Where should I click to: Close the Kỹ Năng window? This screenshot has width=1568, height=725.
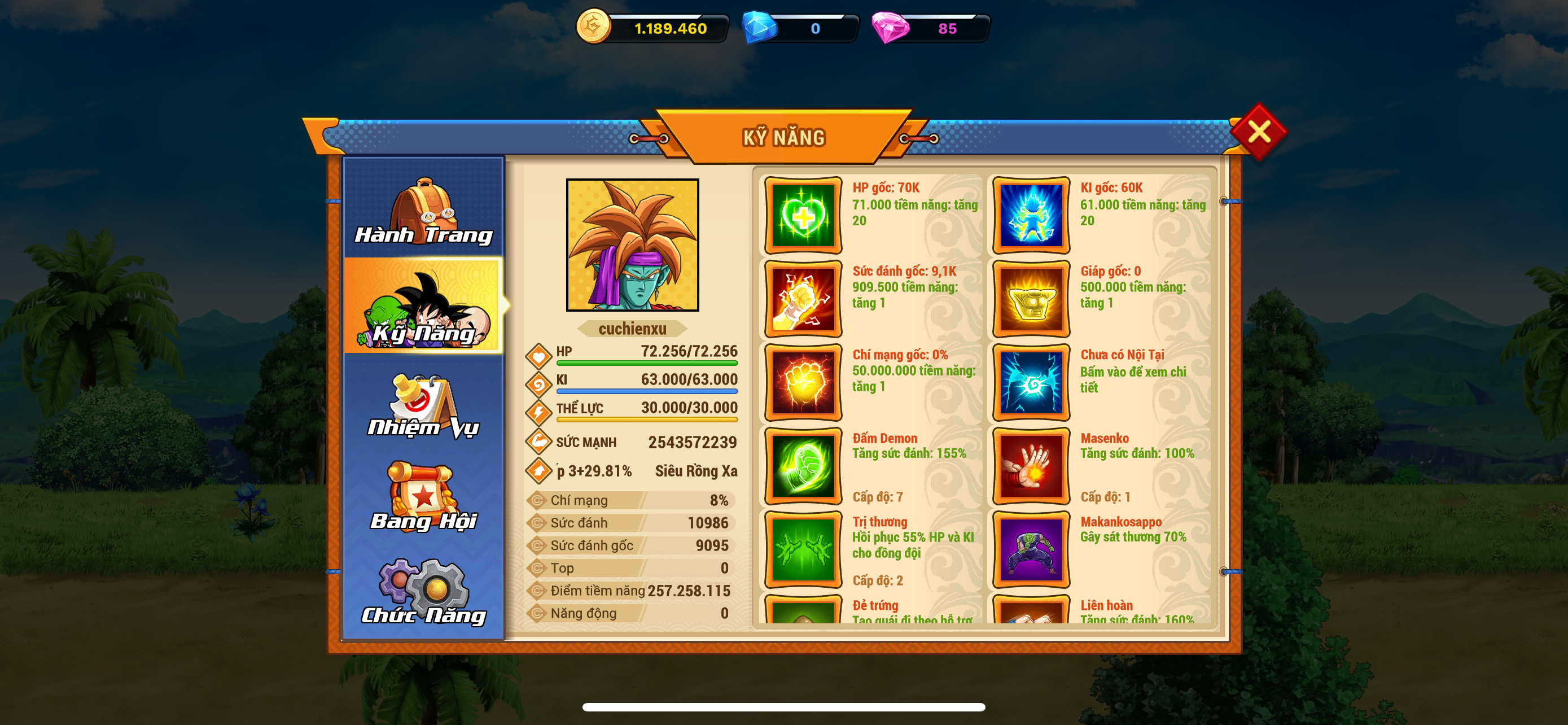point(1258,132)
